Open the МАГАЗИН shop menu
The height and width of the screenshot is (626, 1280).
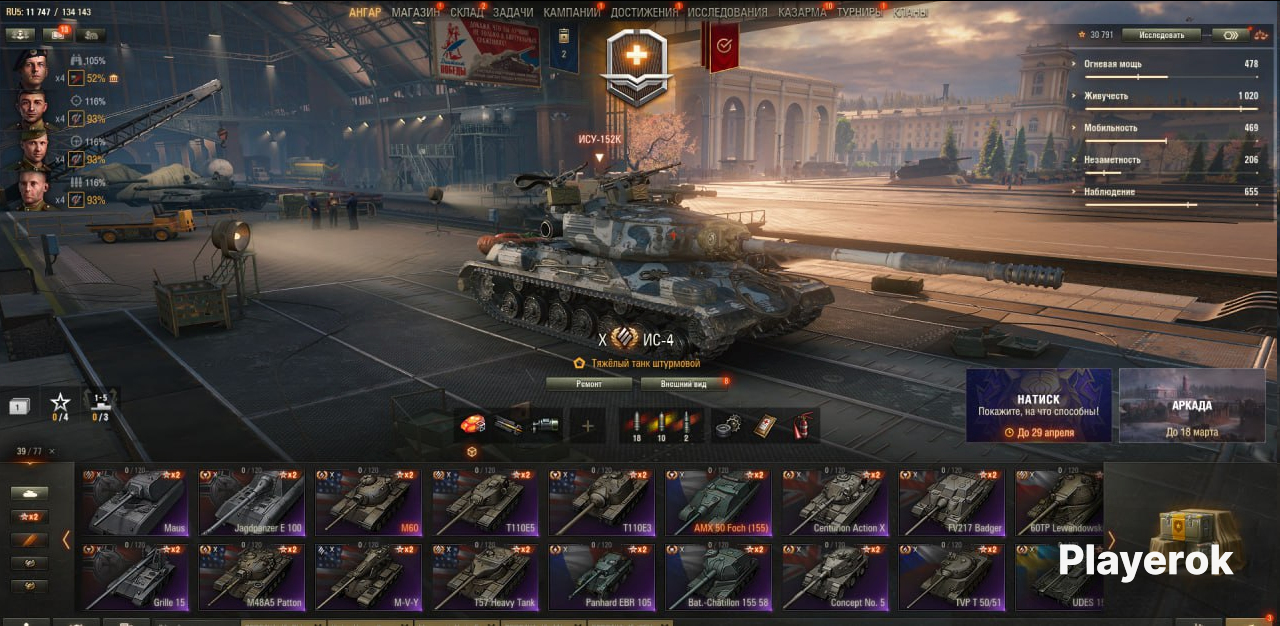point(415,12)
